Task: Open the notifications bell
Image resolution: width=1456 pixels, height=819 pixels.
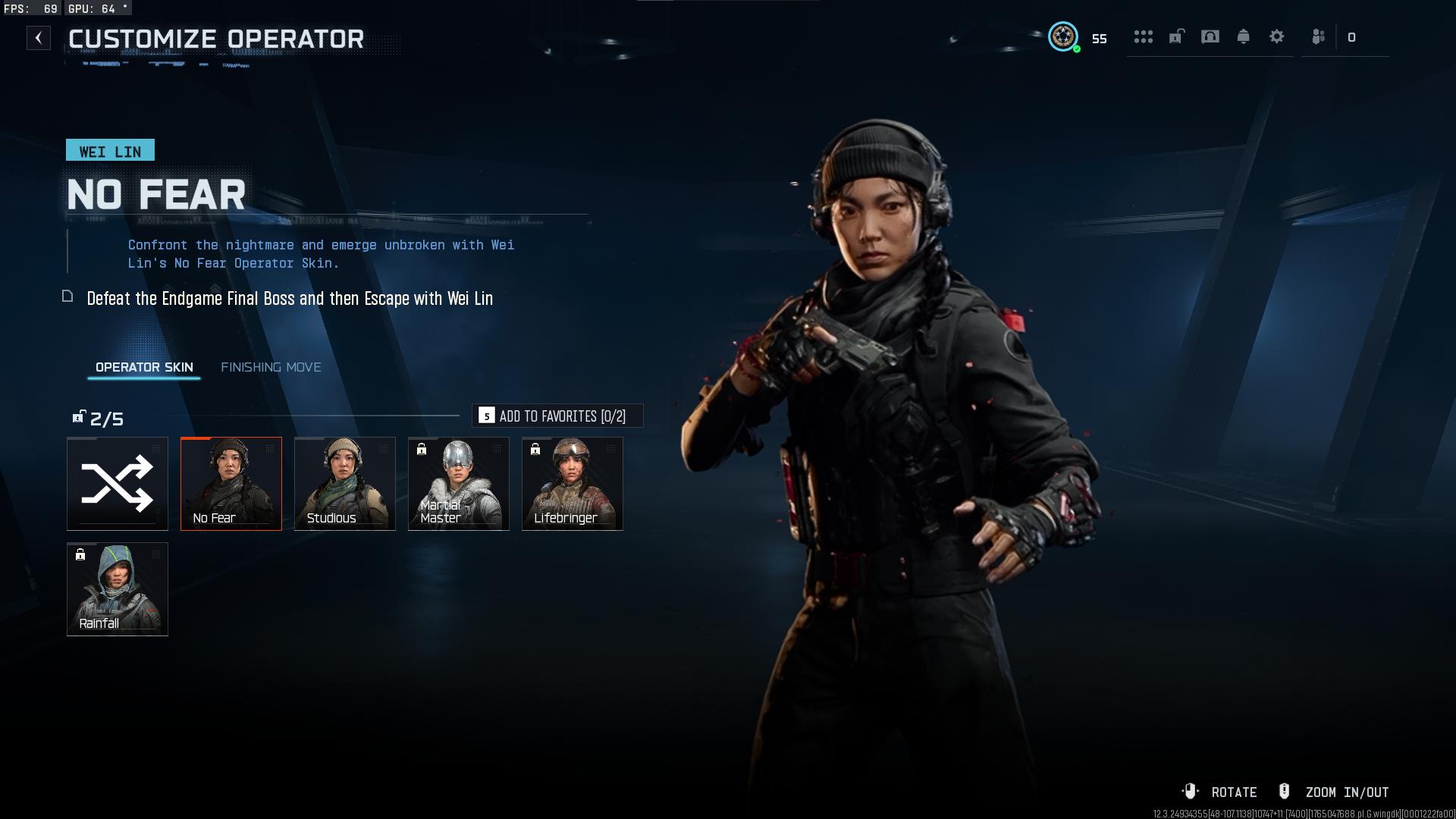Action: click(x=1243, y=36)
